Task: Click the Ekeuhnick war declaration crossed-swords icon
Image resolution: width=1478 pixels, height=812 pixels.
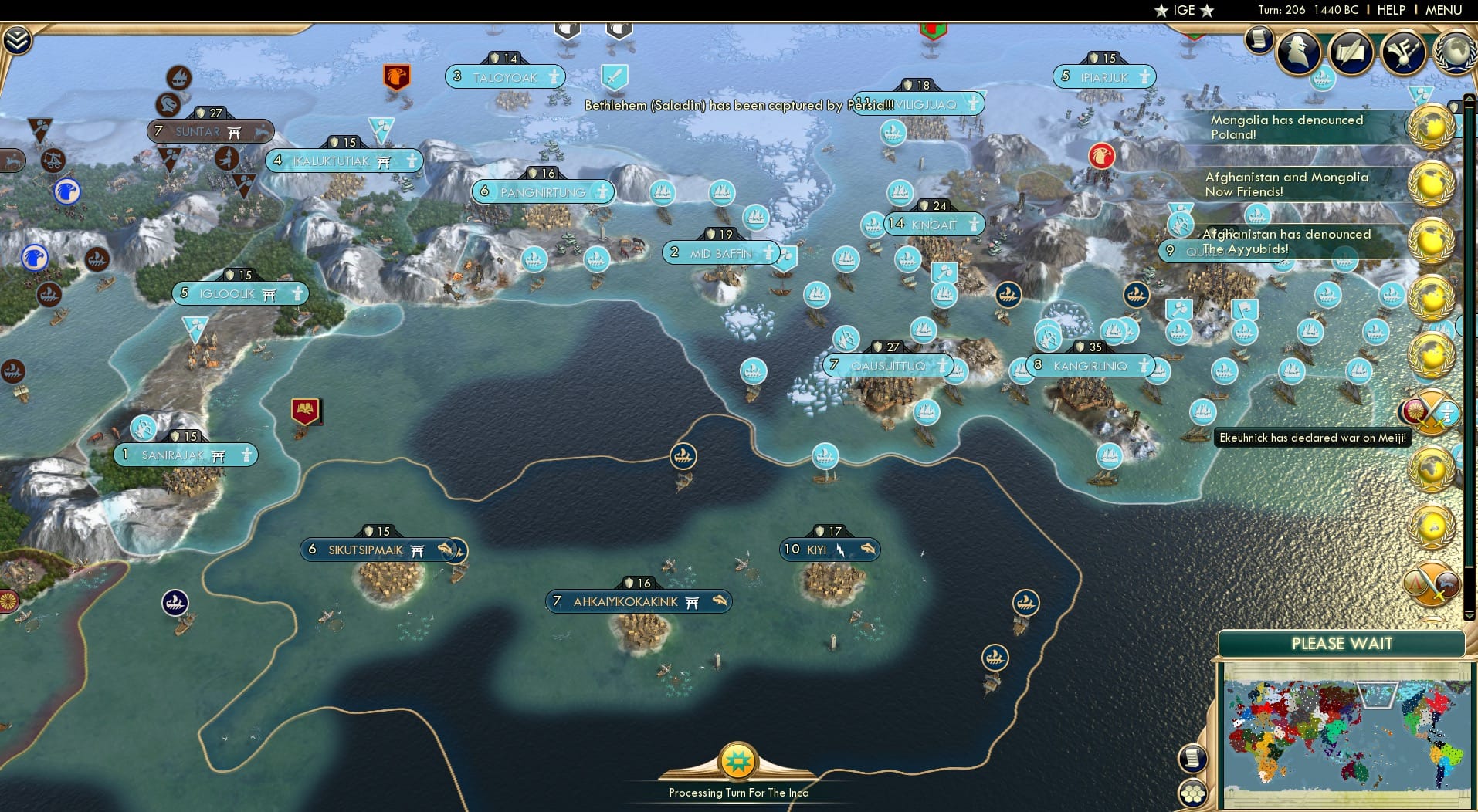Action: pyautogui.click(x=1435, y=413)
